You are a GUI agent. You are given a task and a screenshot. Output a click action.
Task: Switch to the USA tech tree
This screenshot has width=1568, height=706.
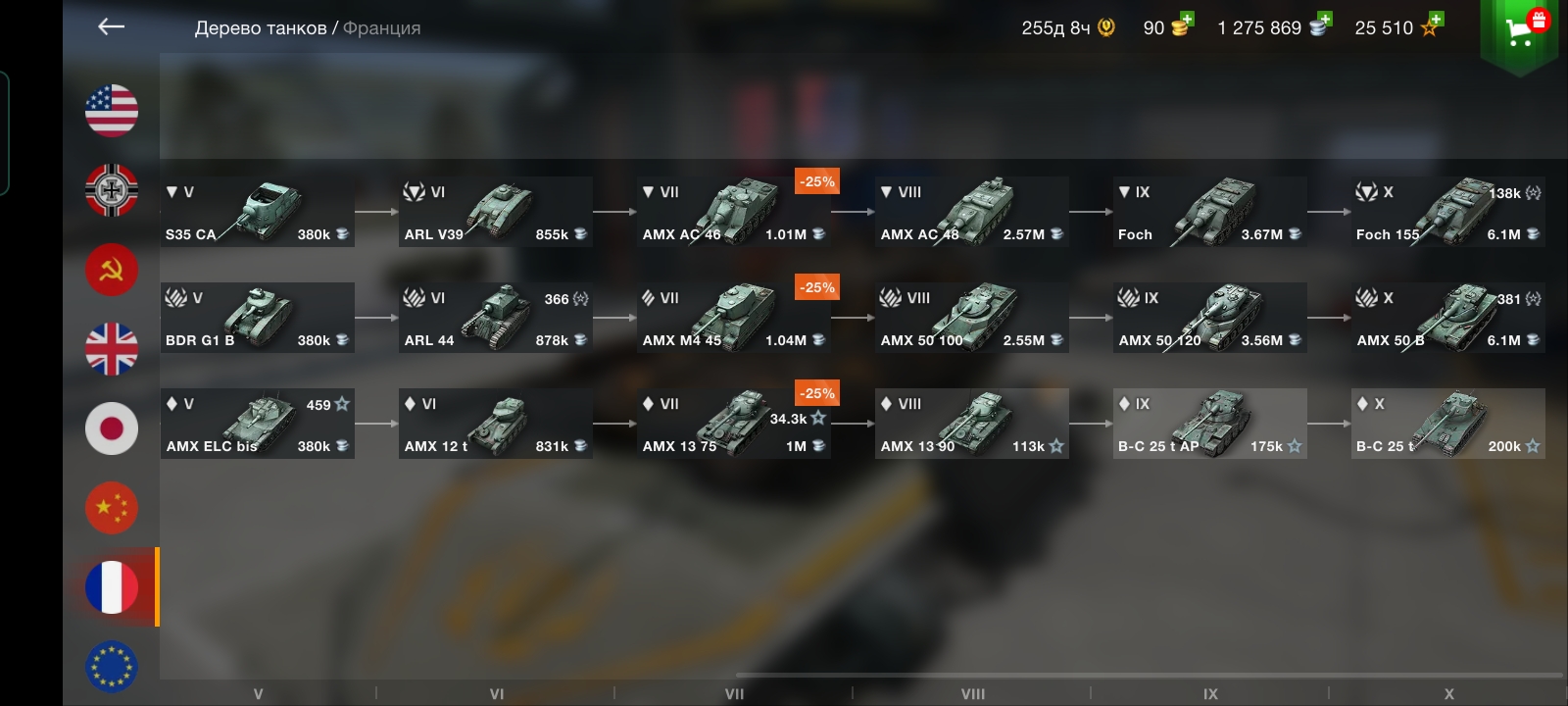[x=112, y=110]
